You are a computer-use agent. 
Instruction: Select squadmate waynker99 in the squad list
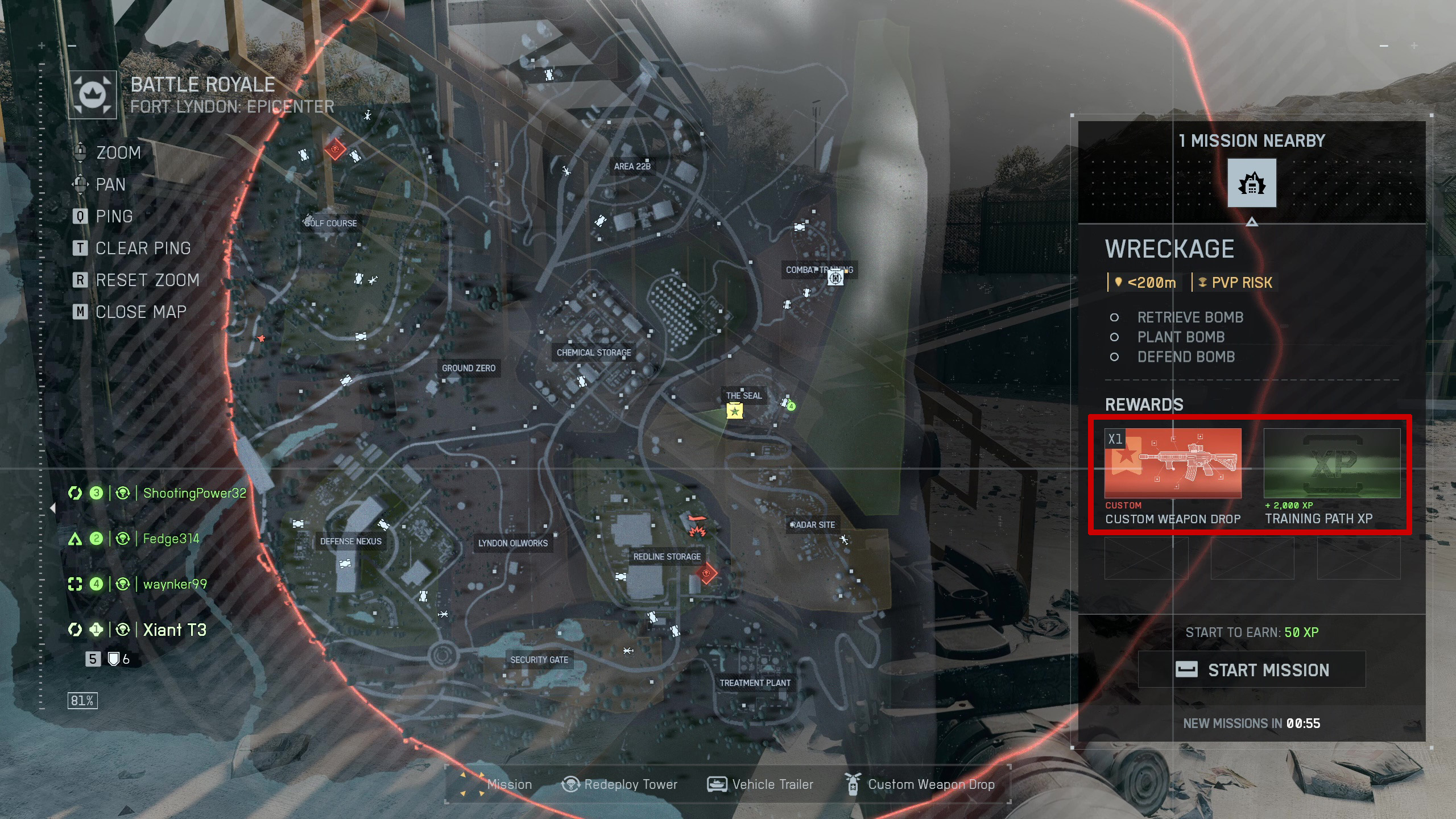coord(175,584)
